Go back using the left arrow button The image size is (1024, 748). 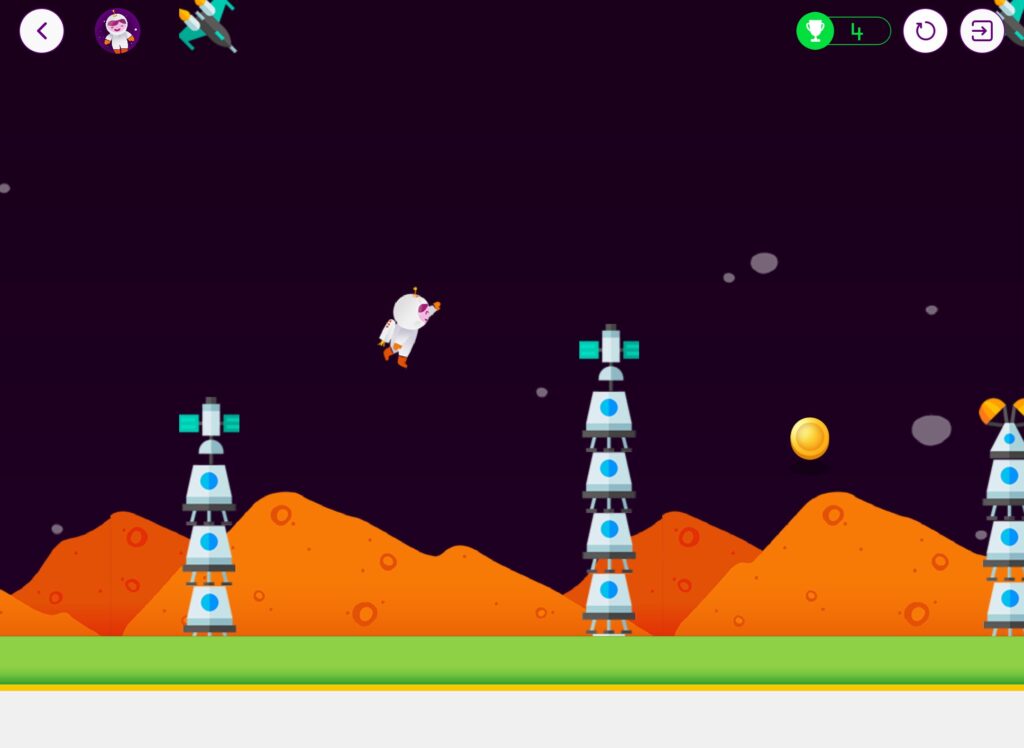[42, 31]
